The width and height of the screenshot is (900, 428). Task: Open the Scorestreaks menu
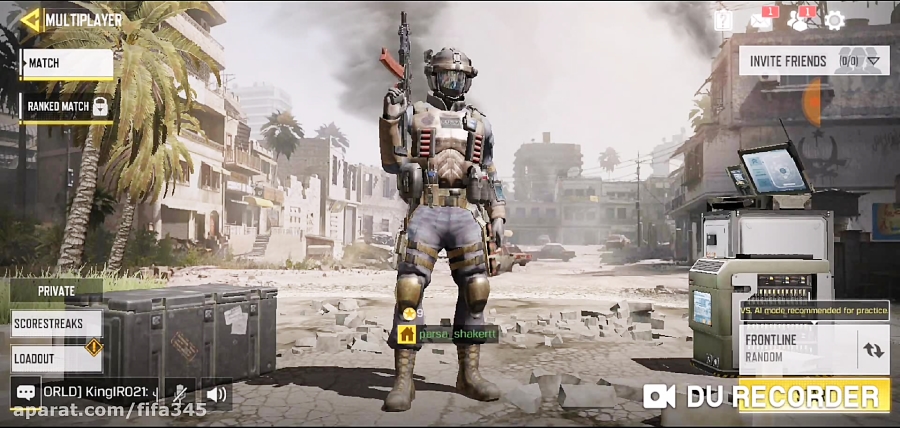pyautogui.click(x=56, y=324)
